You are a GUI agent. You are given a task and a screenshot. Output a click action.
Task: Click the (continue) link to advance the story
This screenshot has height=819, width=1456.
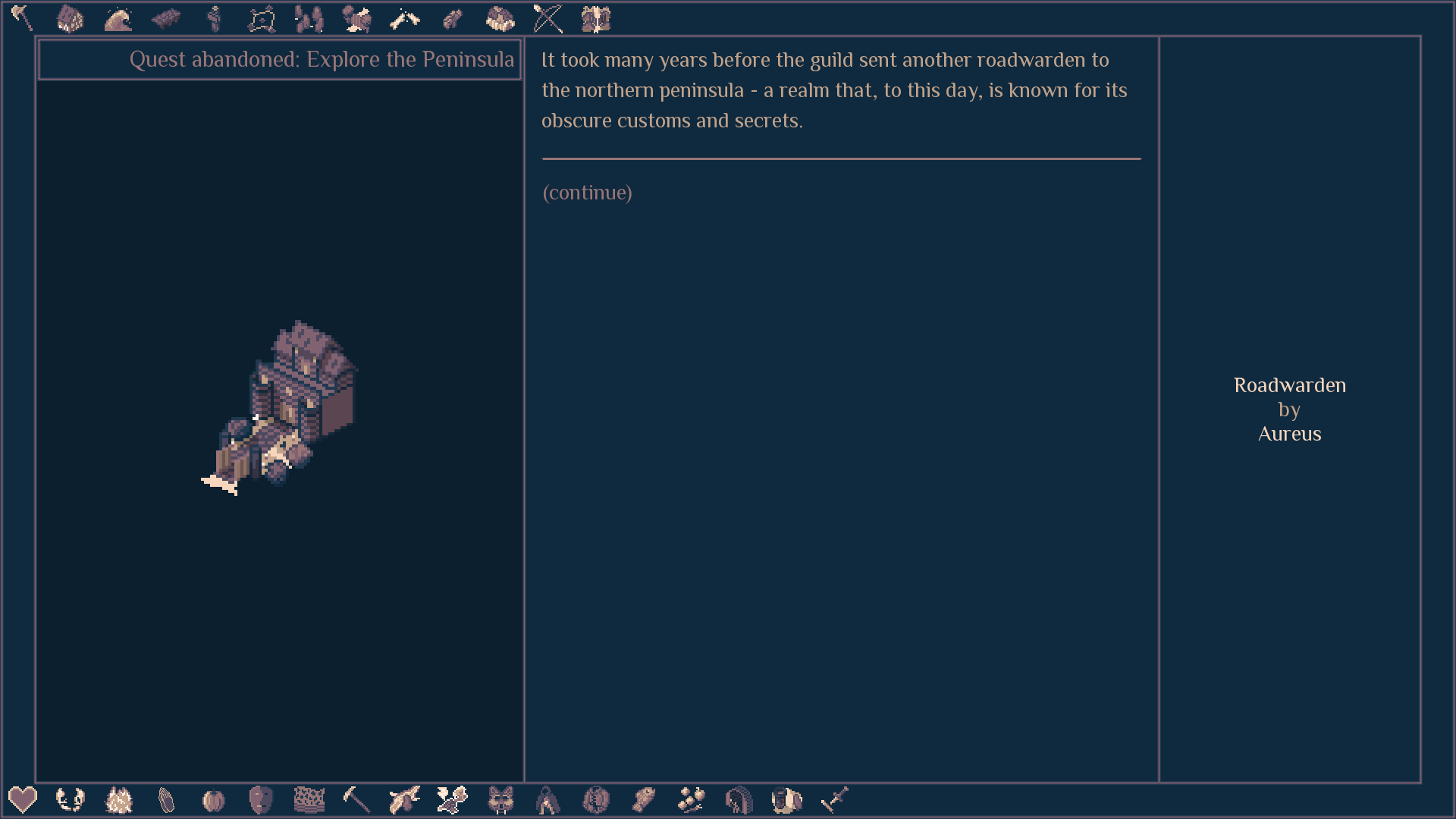point(586,193)
